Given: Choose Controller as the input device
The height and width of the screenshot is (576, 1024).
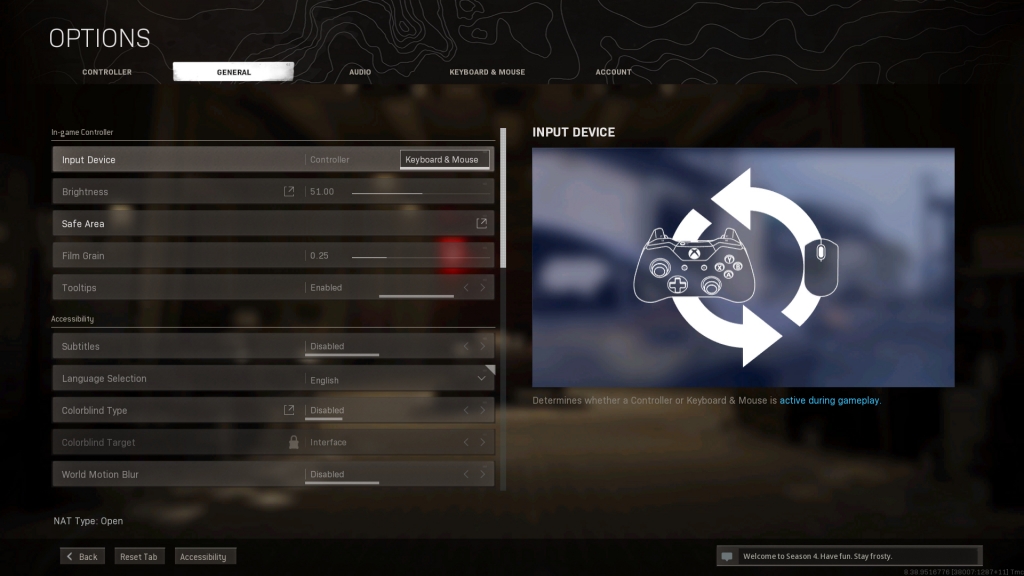Looking at the screenshot, I should click(x=330, y=160).
